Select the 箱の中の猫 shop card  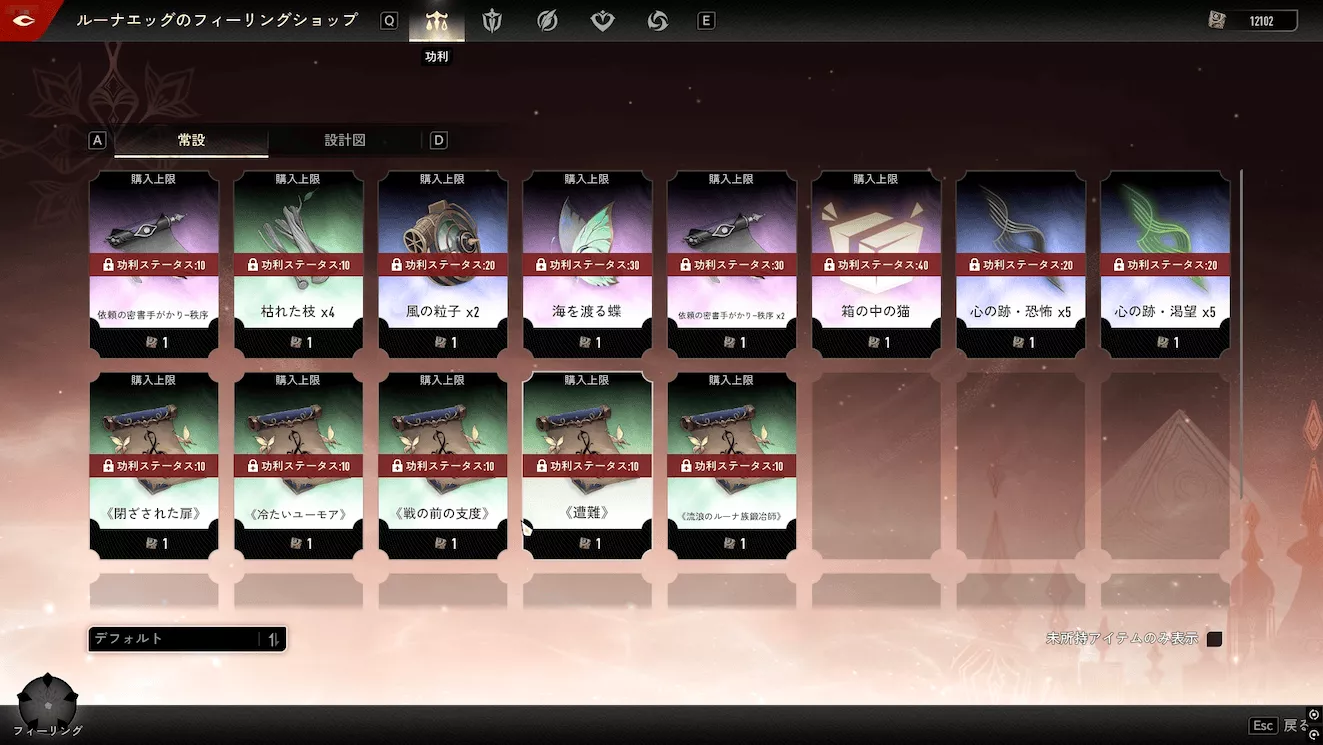pos(876,264)
